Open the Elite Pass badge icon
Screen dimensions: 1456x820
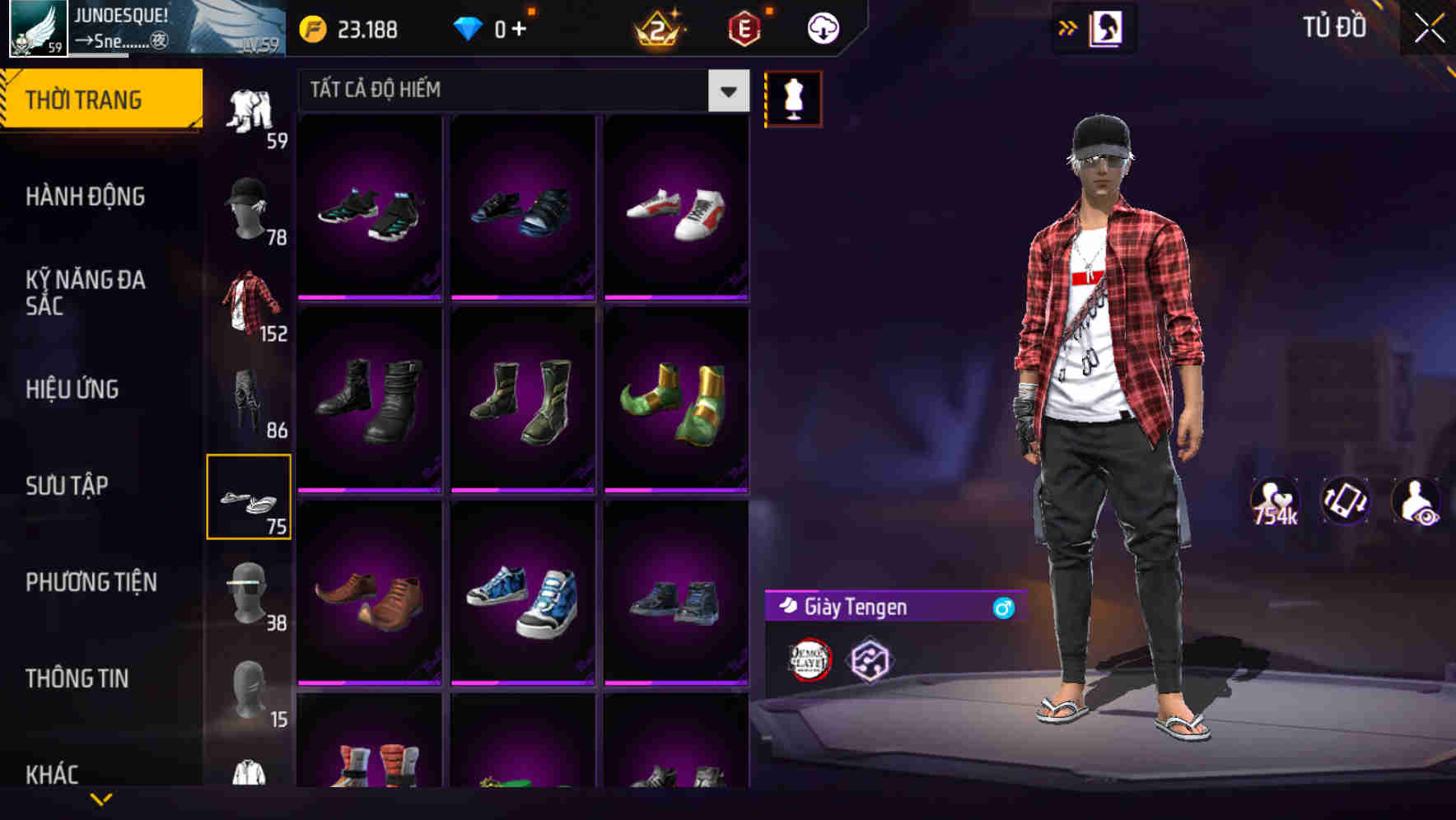click(x=743, y=27)
